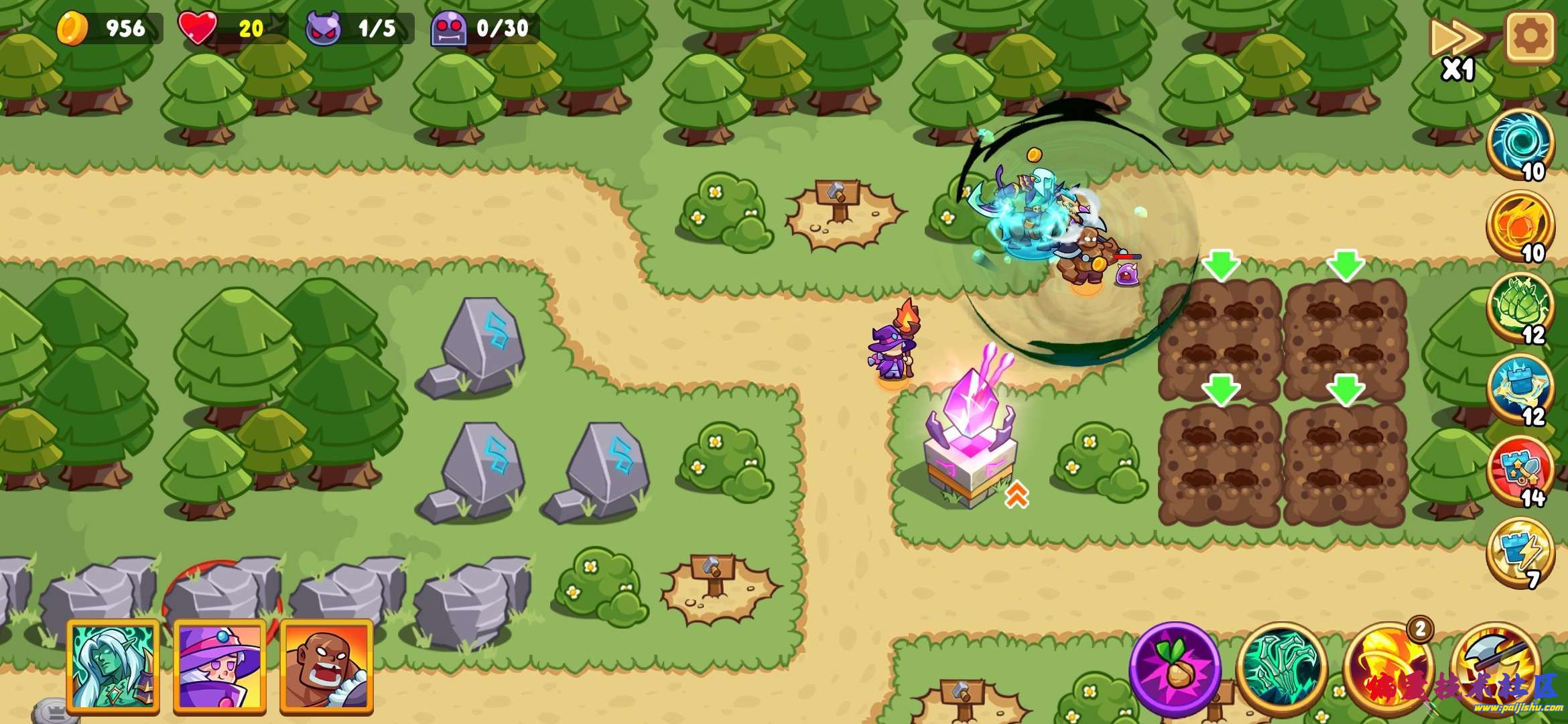Select the angry bald brute hero portrait
Viewport: 1568px width, 724px height.
coord(326,665)
